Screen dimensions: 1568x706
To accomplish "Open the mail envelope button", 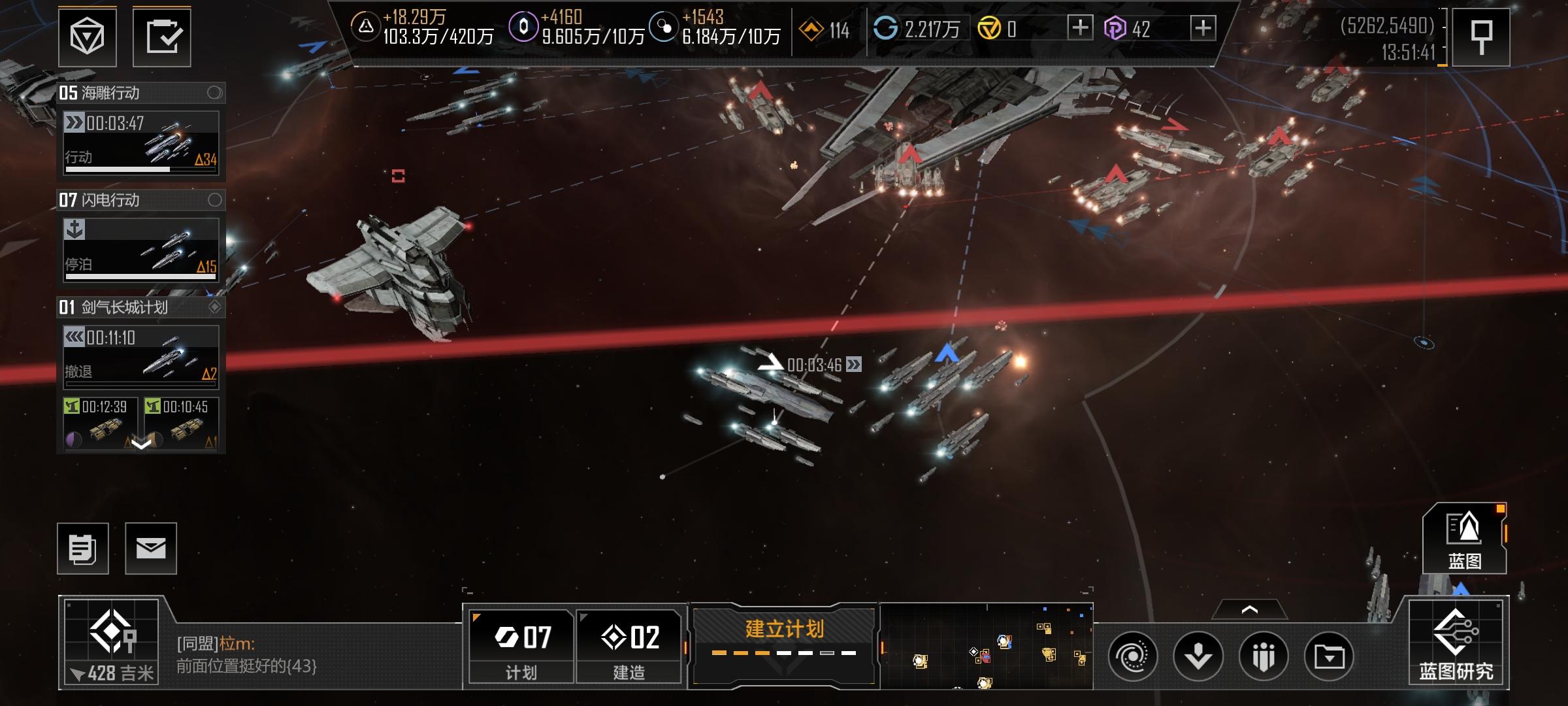I will (151, 548).
